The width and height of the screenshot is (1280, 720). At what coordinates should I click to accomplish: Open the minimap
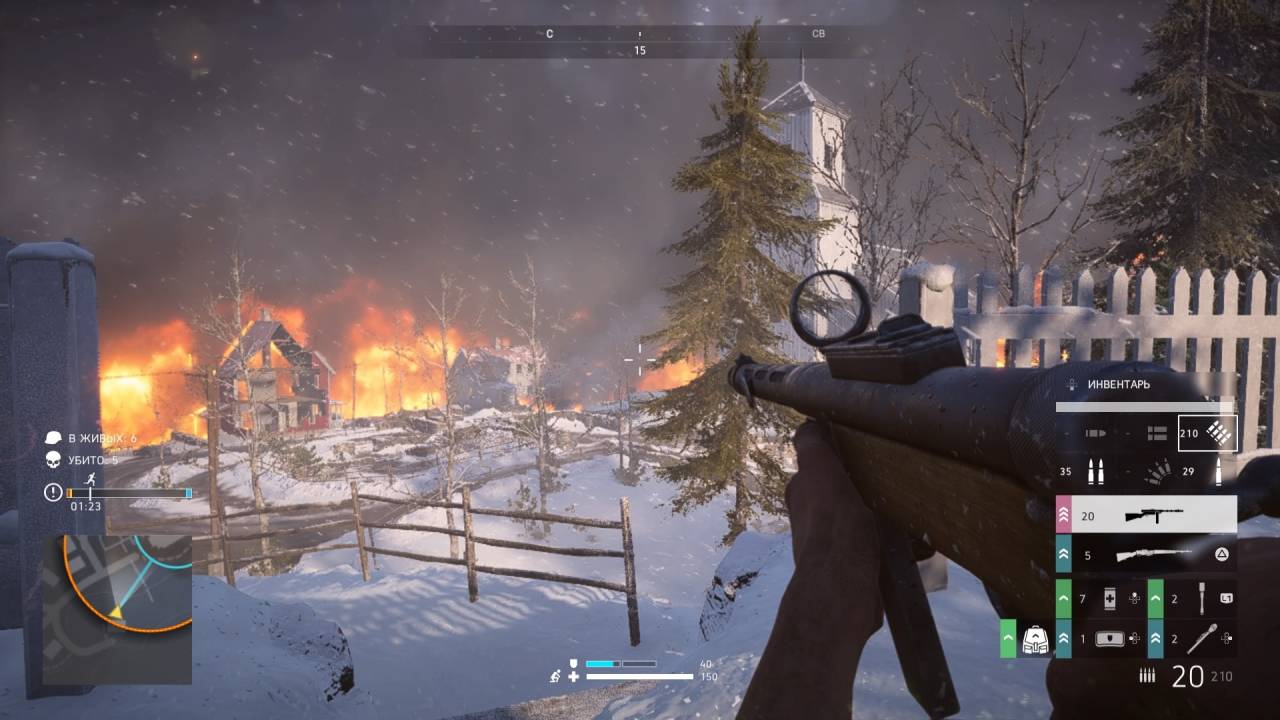click(x=117, y=609)
